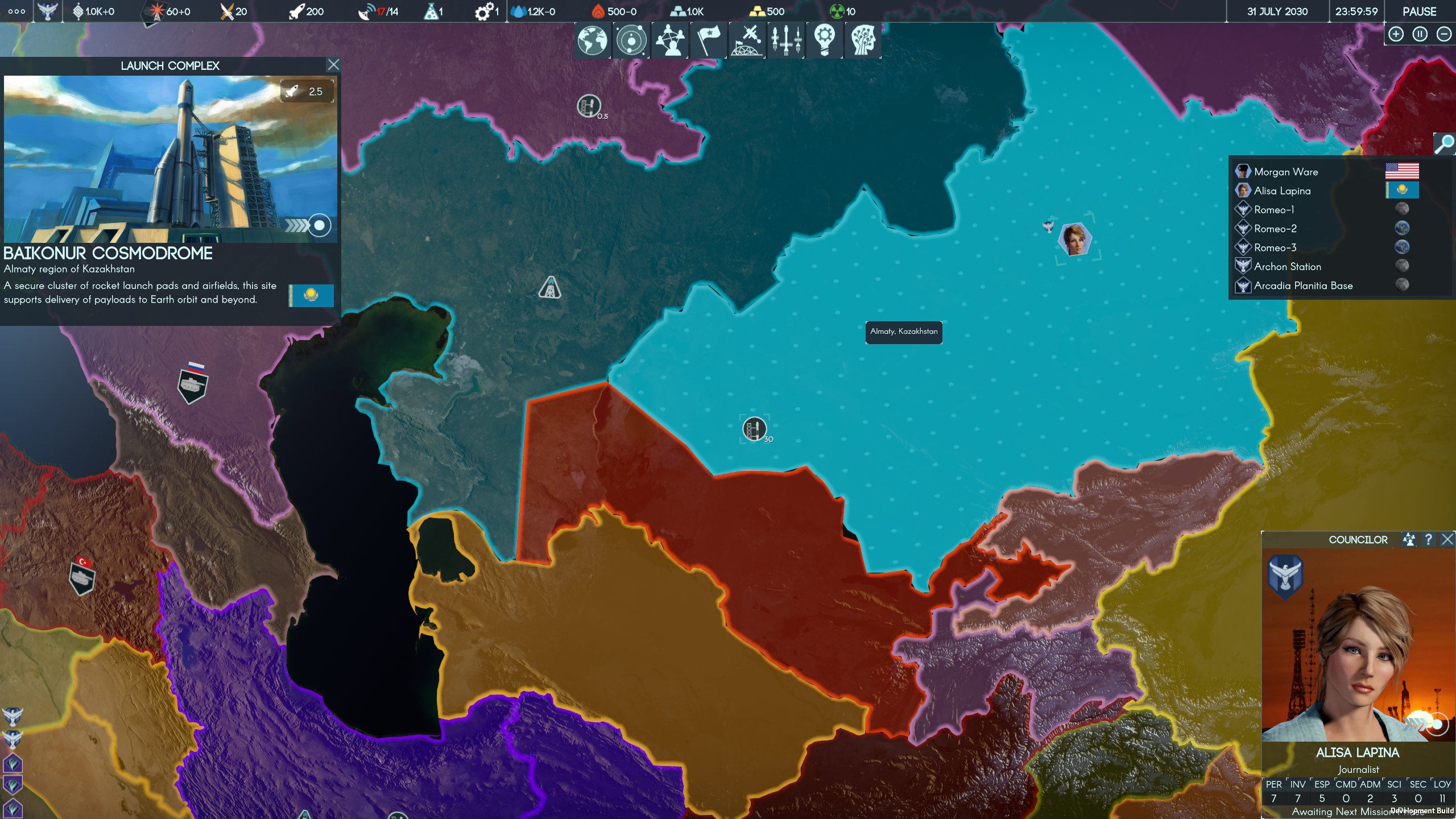Open the Nations panel via the flag icon
Viewport: 1456px width, 819px height.
tap(708, 40)
